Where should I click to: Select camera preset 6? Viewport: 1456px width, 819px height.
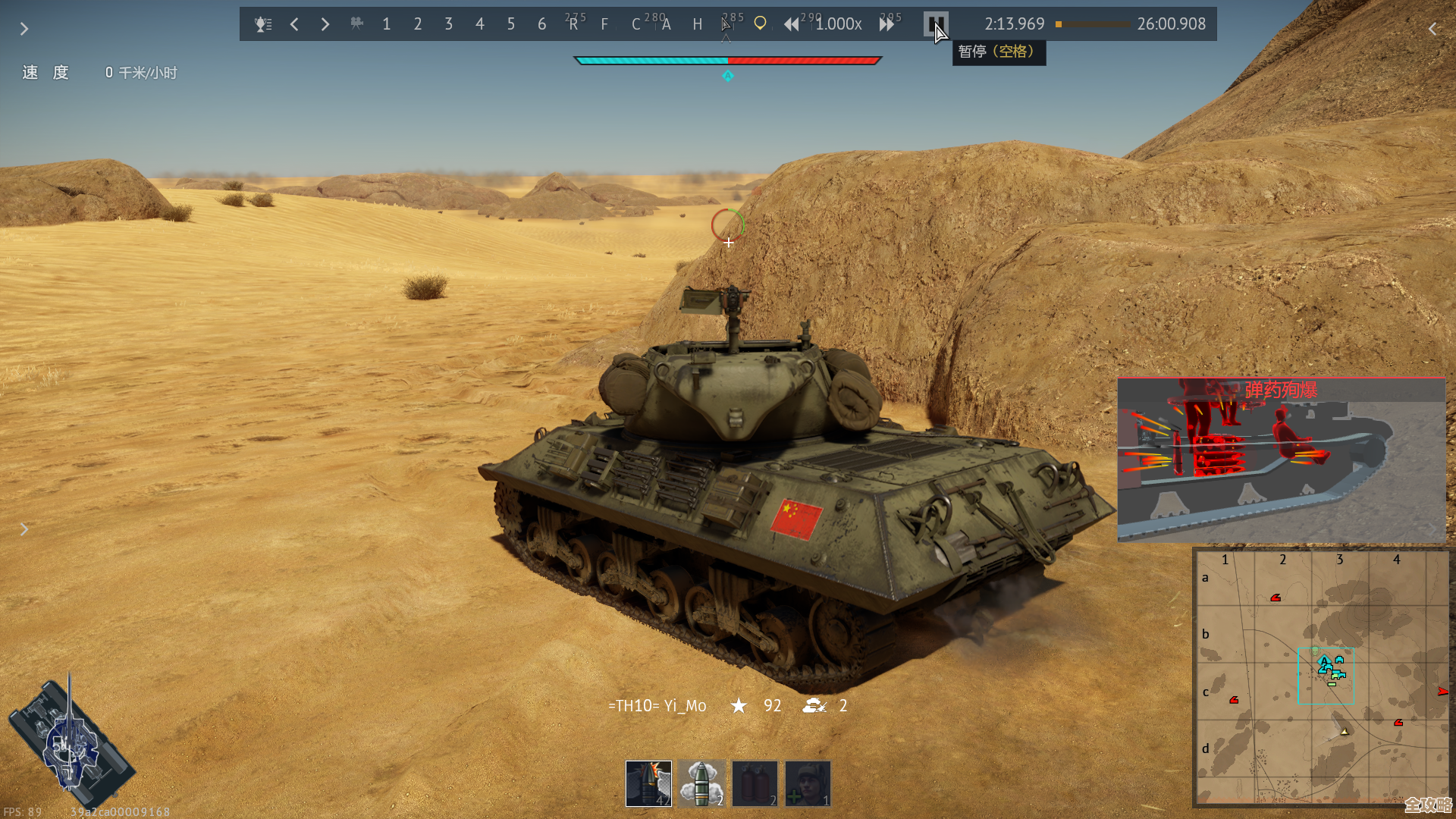tap(542, 24)
